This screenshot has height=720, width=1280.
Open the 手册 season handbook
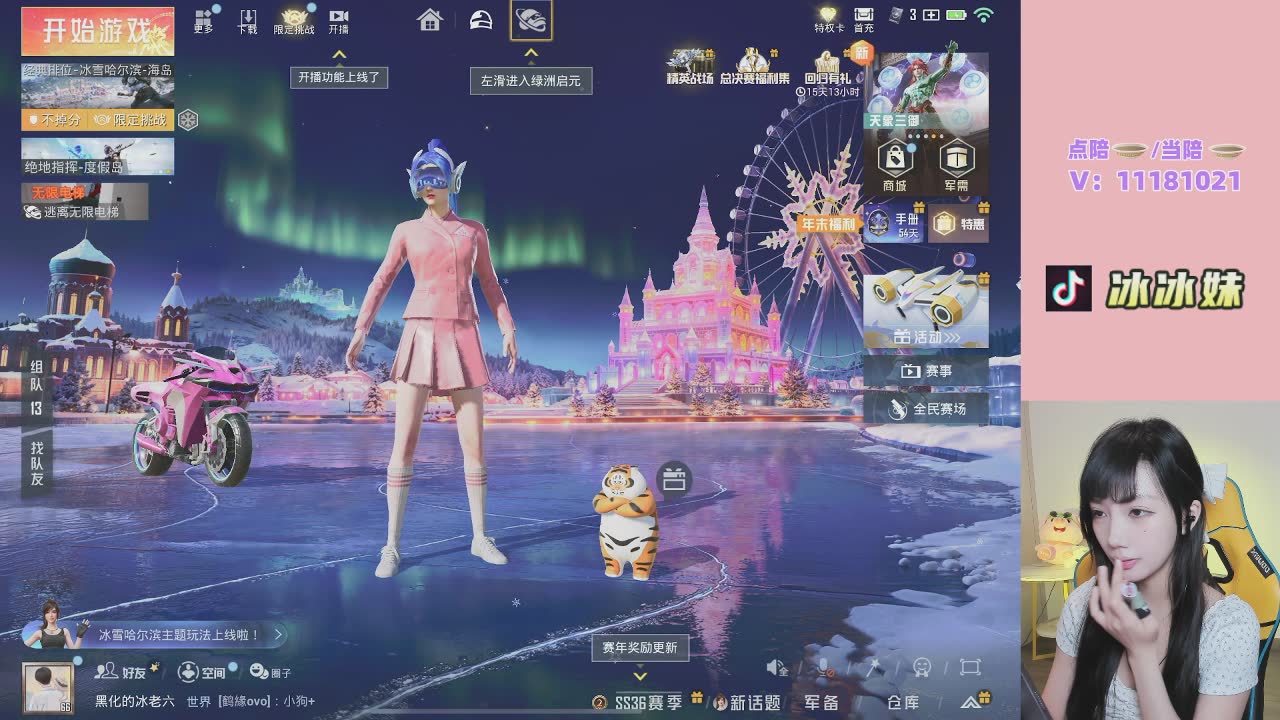(893, 223)
